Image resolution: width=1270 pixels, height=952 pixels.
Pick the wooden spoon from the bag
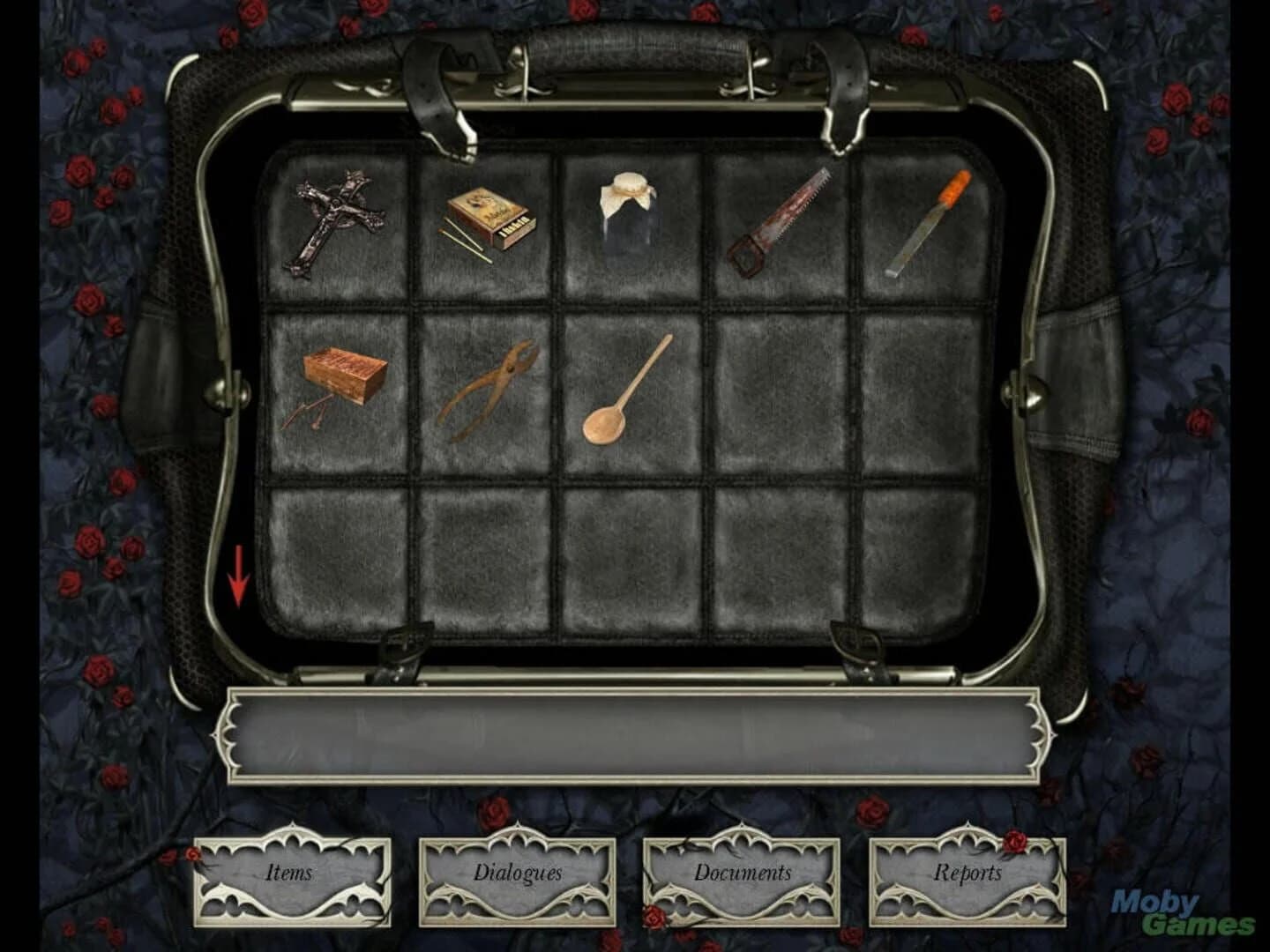(x=626, y=388)
